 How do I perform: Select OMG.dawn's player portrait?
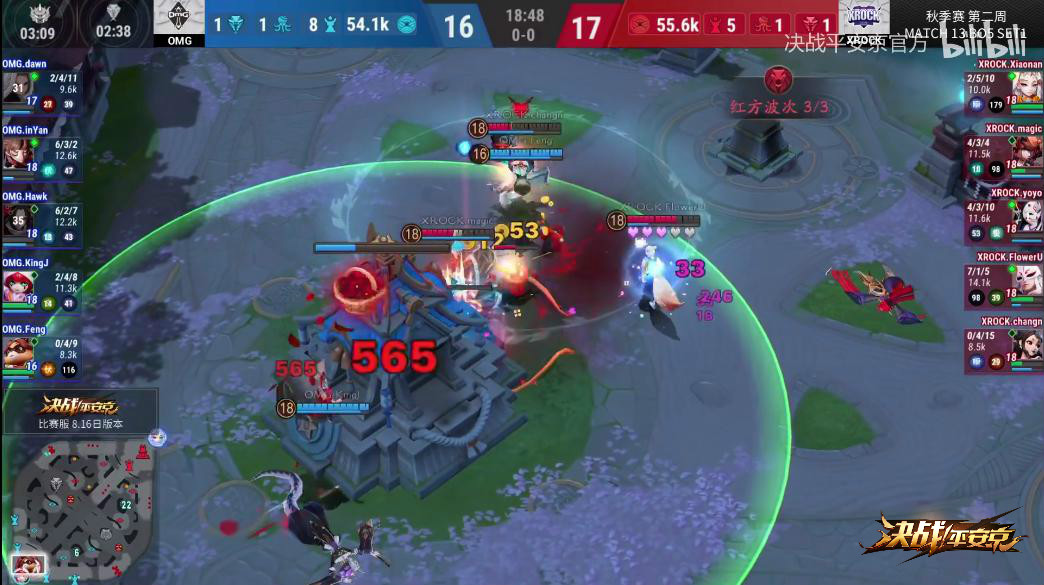click(16, 88)
